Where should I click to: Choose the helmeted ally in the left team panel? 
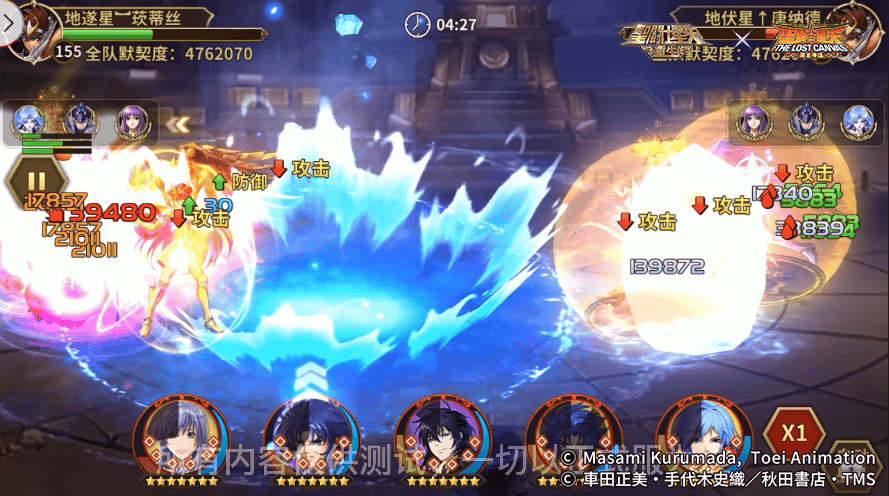tap(81, 122)
